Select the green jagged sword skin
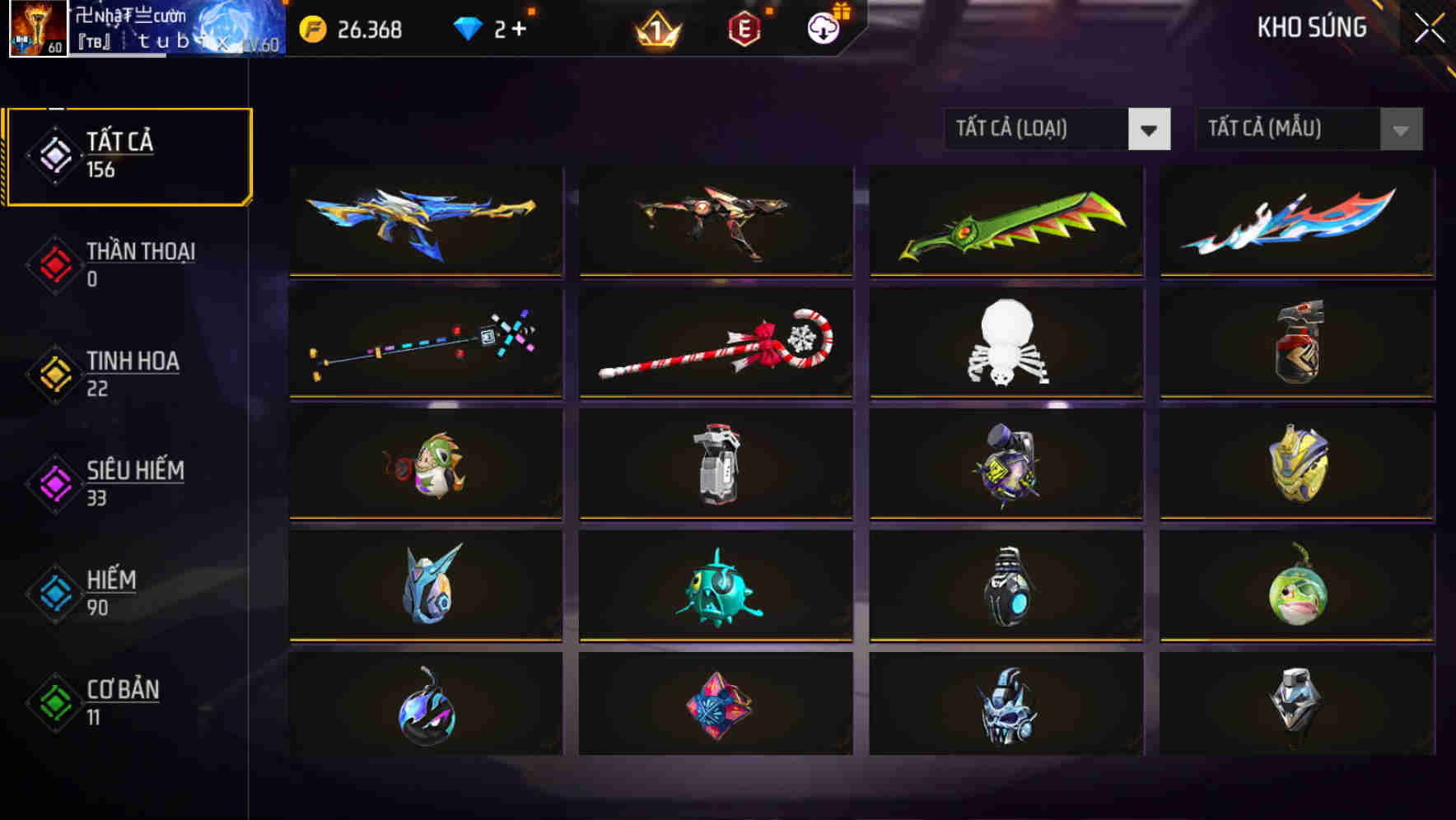Image resolution: width=1456 pixels, height=820 pixels. coord(1006,221)
